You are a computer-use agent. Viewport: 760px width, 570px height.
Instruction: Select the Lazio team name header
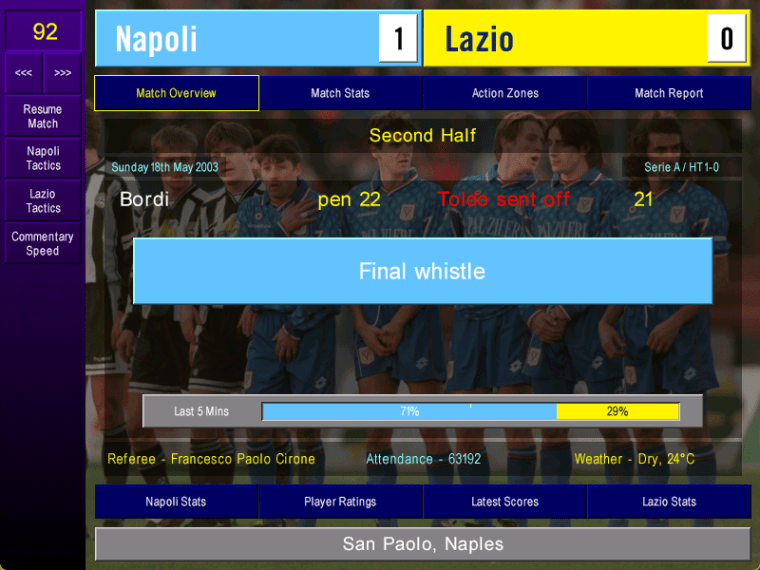565,39
